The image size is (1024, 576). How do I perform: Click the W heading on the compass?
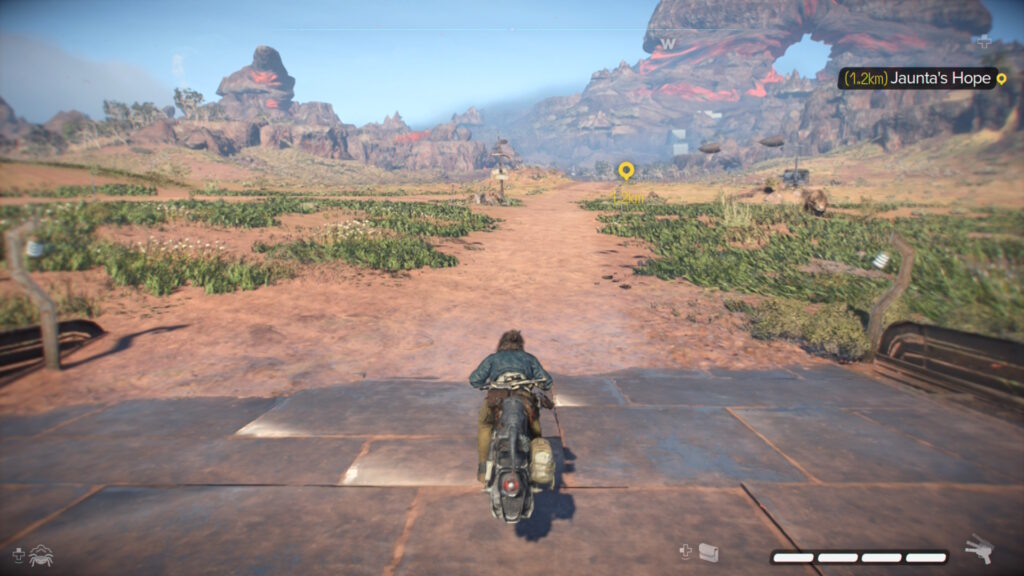coord(667,44)
